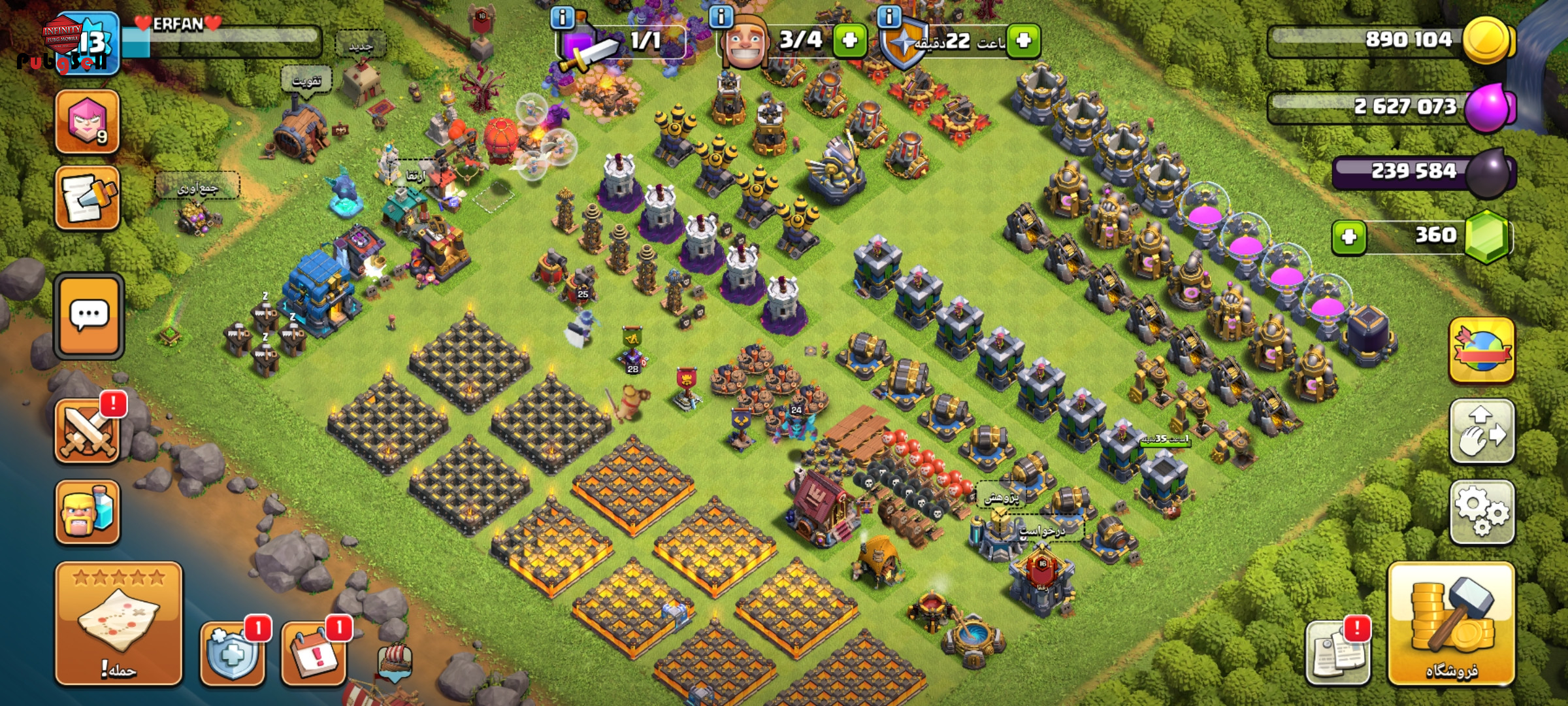The width and height of the screenshot is (1568, 706).
Task: Open the army training Barbarian button
Action: click(x=88, y=512)
